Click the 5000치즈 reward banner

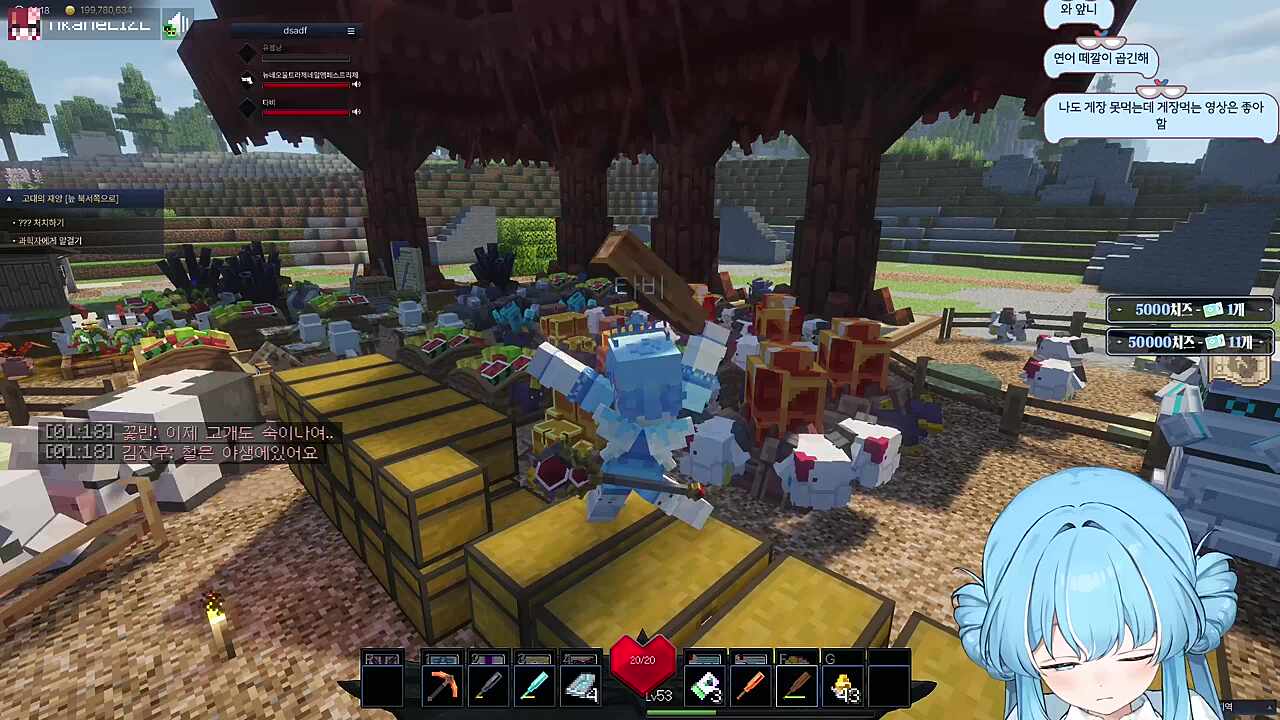[x=1189, y=310]
